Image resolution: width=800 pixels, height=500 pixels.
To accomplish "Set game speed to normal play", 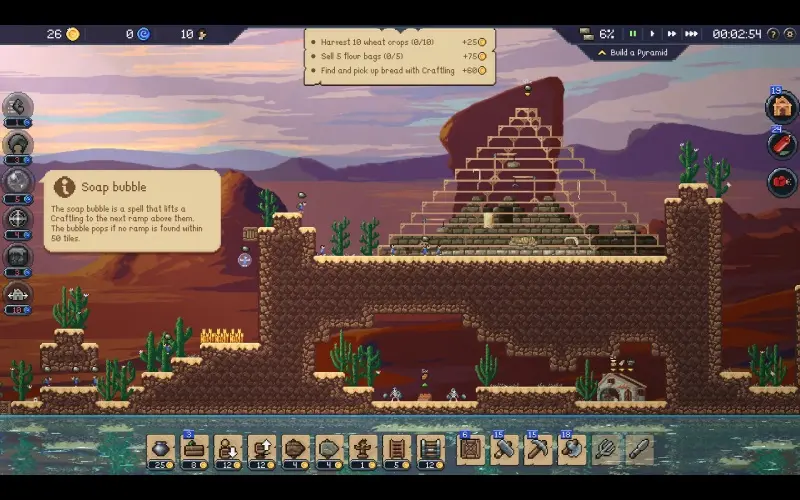I will pyautogui.click(x=652, y=34).
